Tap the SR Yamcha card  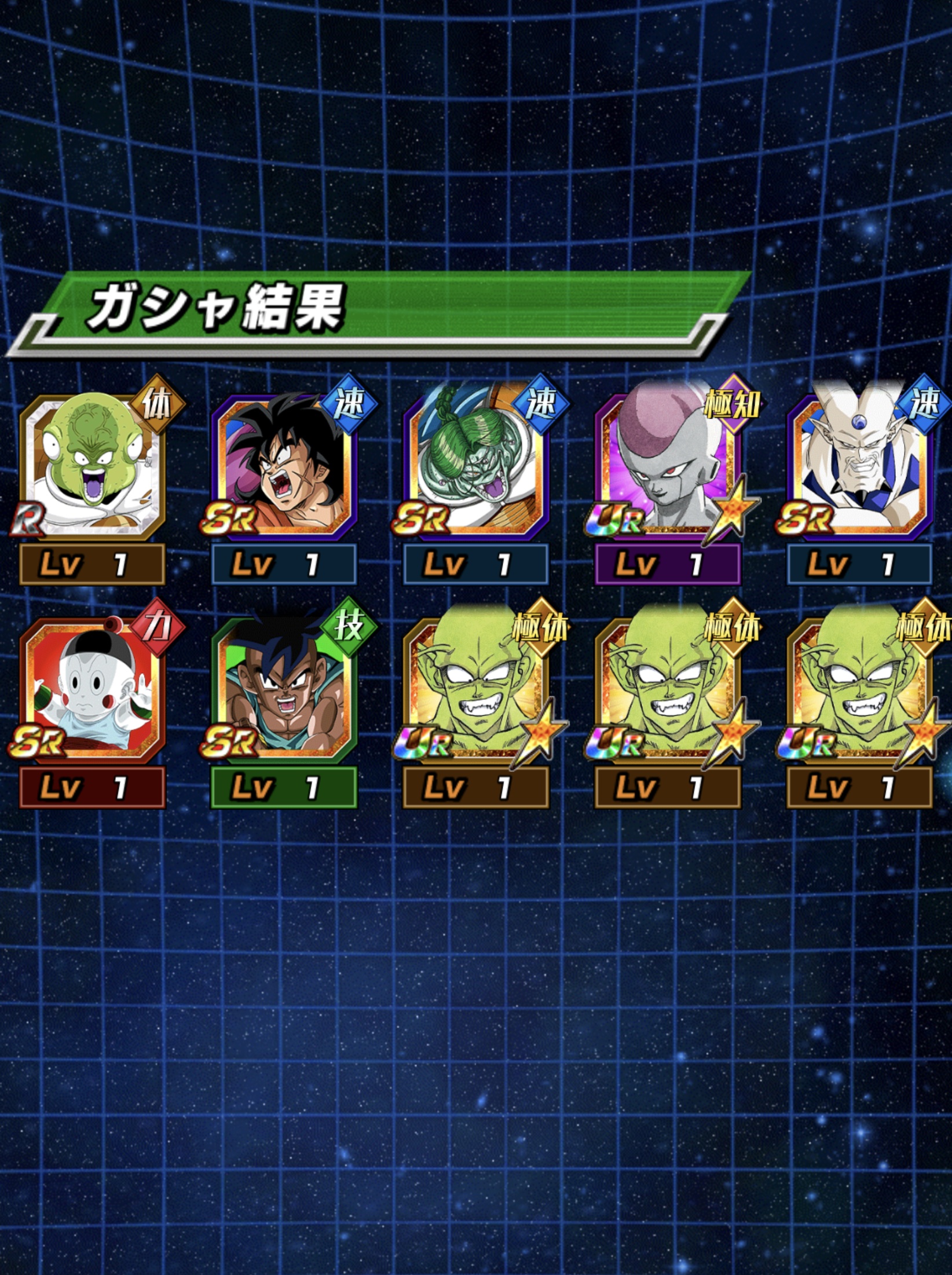click(284, 466)
